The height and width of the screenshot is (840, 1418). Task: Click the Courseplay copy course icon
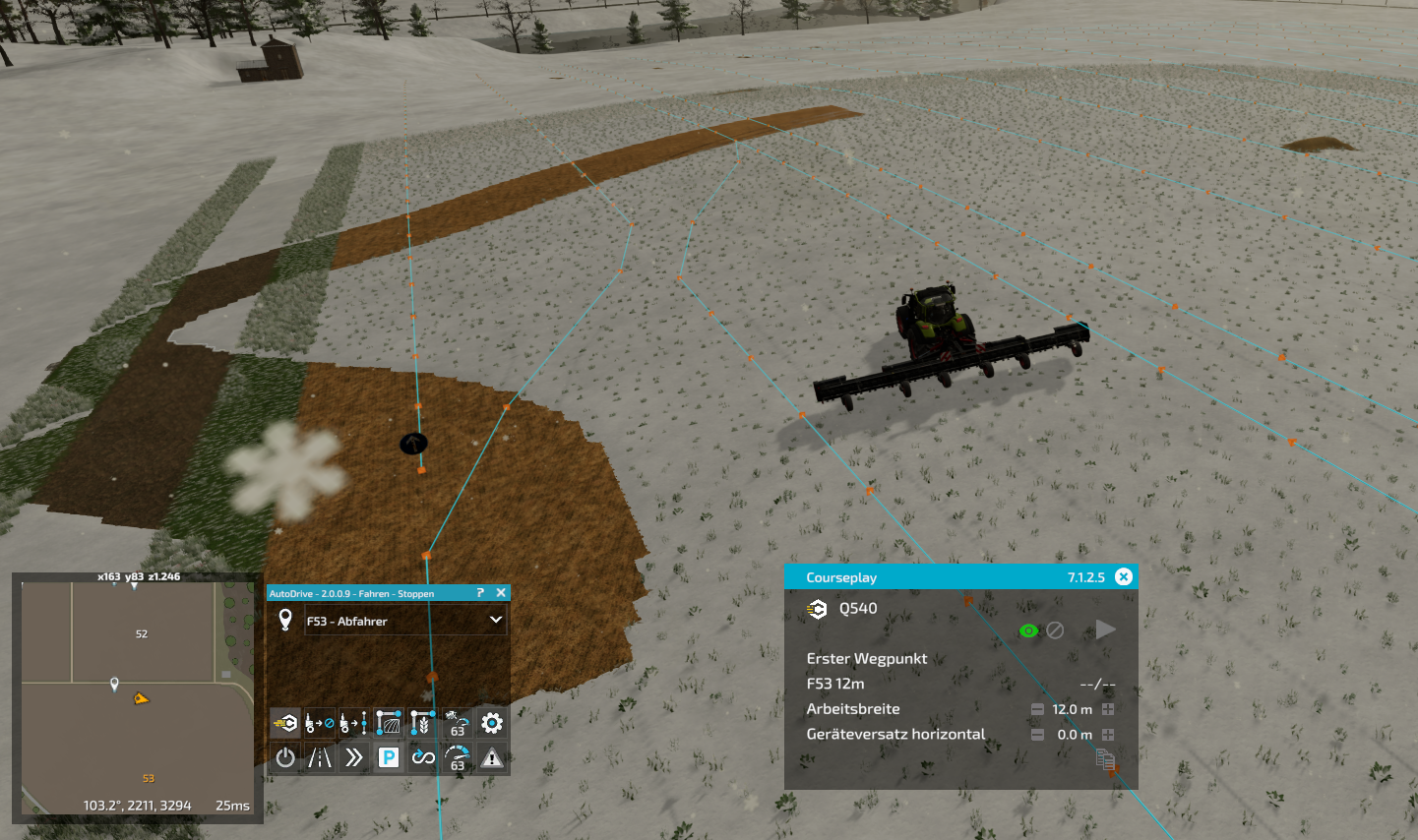[x=1104, y=758]
